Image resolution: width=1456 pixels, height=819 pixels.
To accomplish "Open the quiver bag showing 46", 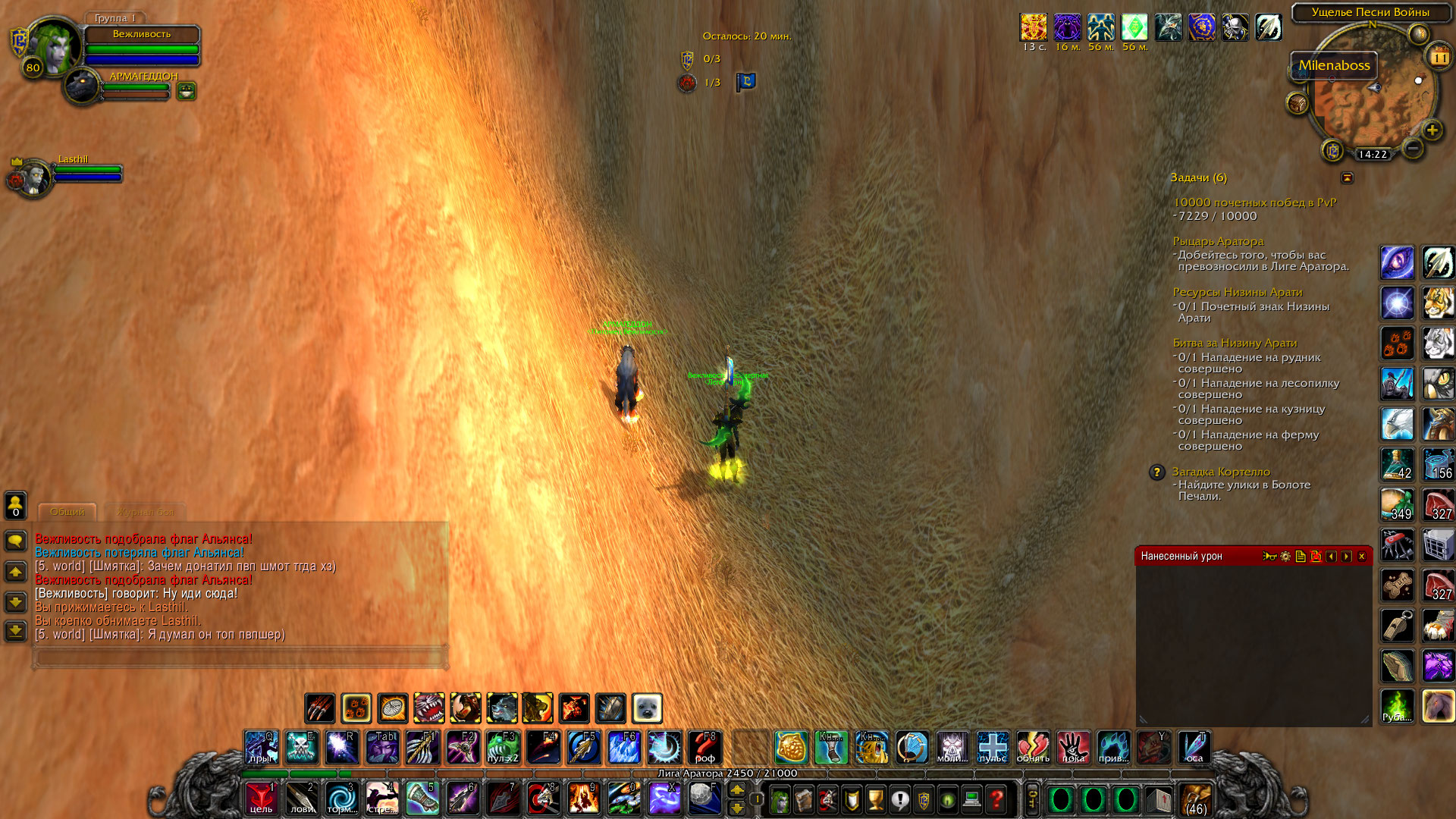I will click(1196, 800).
